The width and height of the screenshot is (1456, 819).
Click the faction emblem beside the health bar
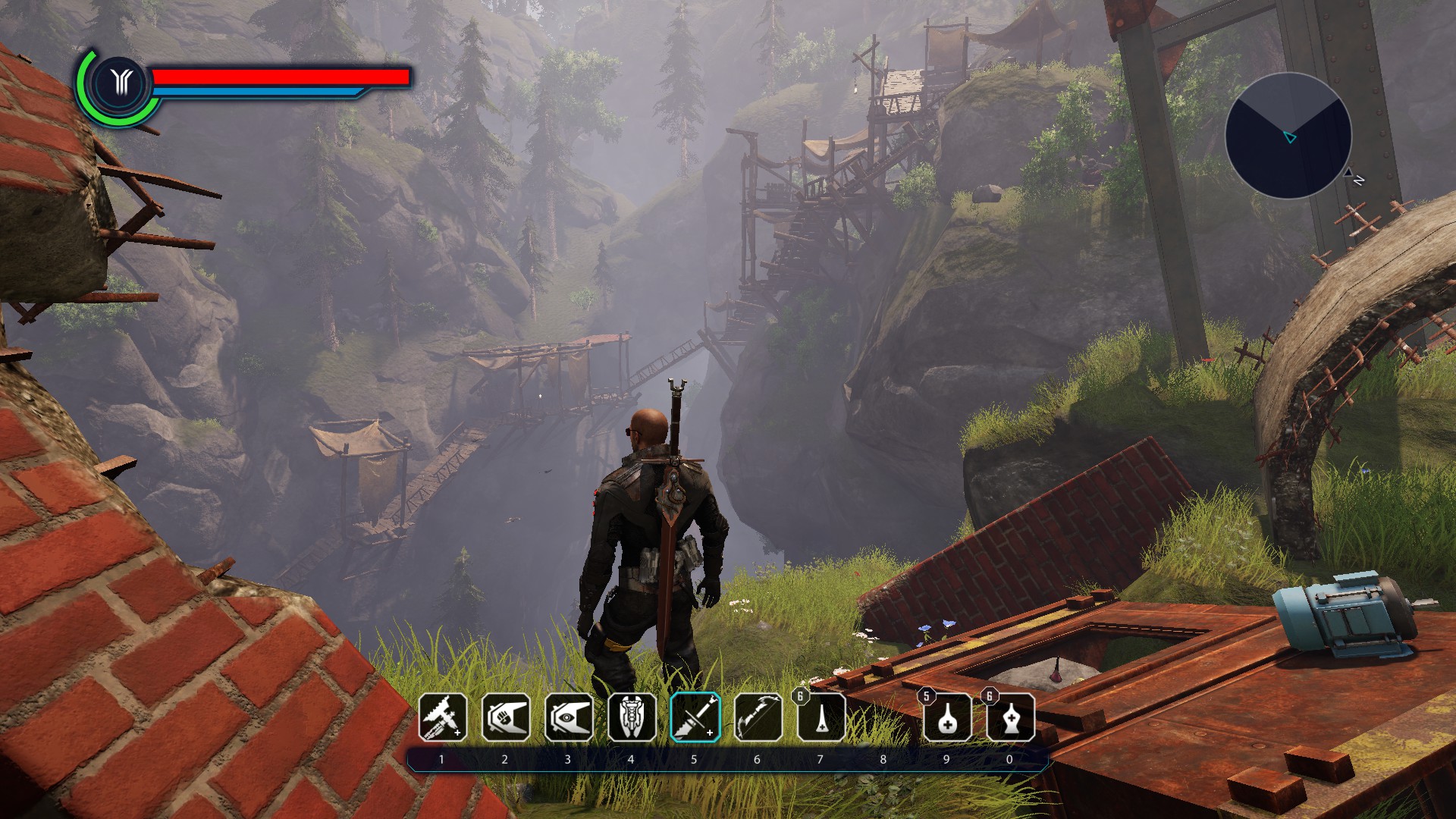(x=120, y=82)
